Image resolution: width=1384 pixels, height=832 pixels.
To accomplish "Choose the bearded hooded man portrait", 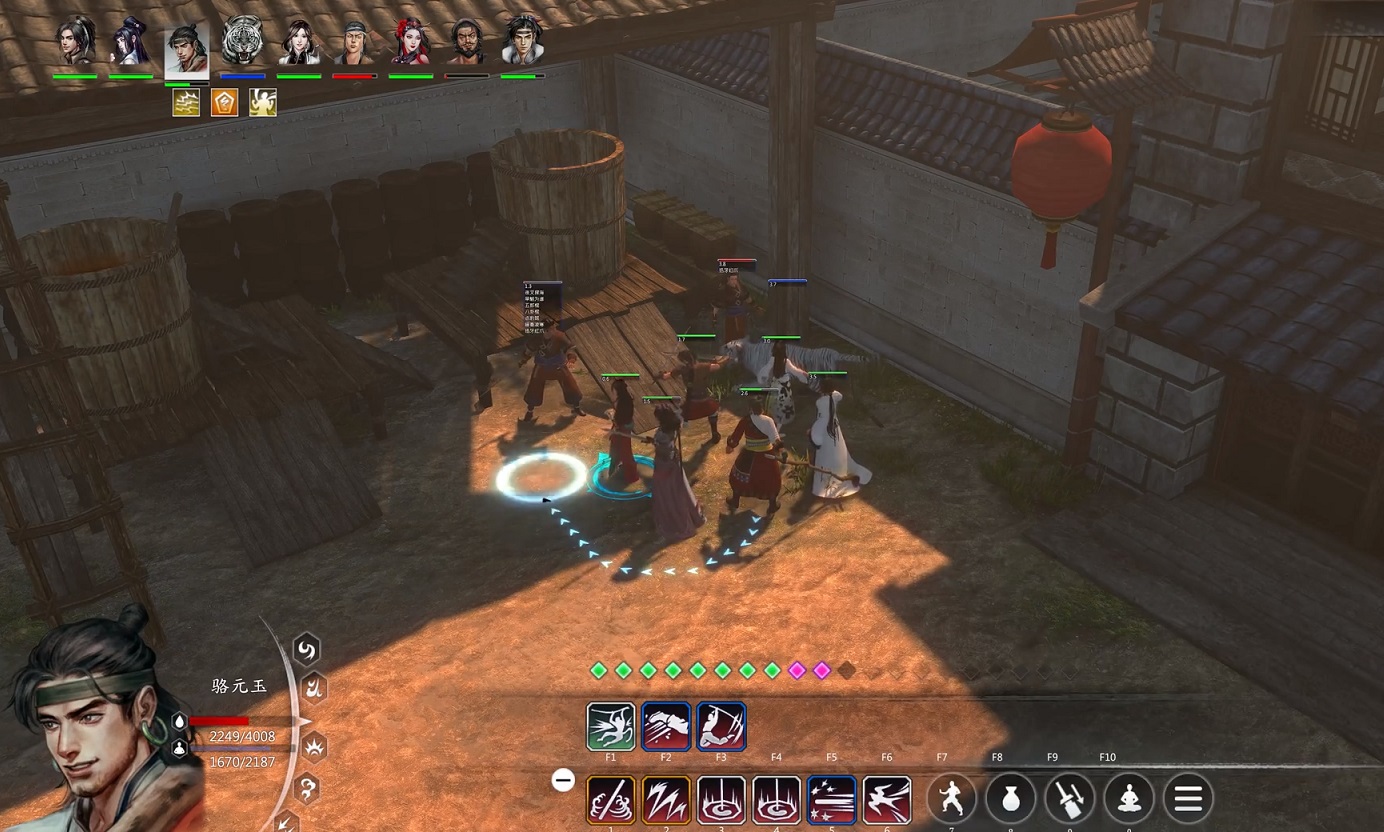I will tap(466, 41).
